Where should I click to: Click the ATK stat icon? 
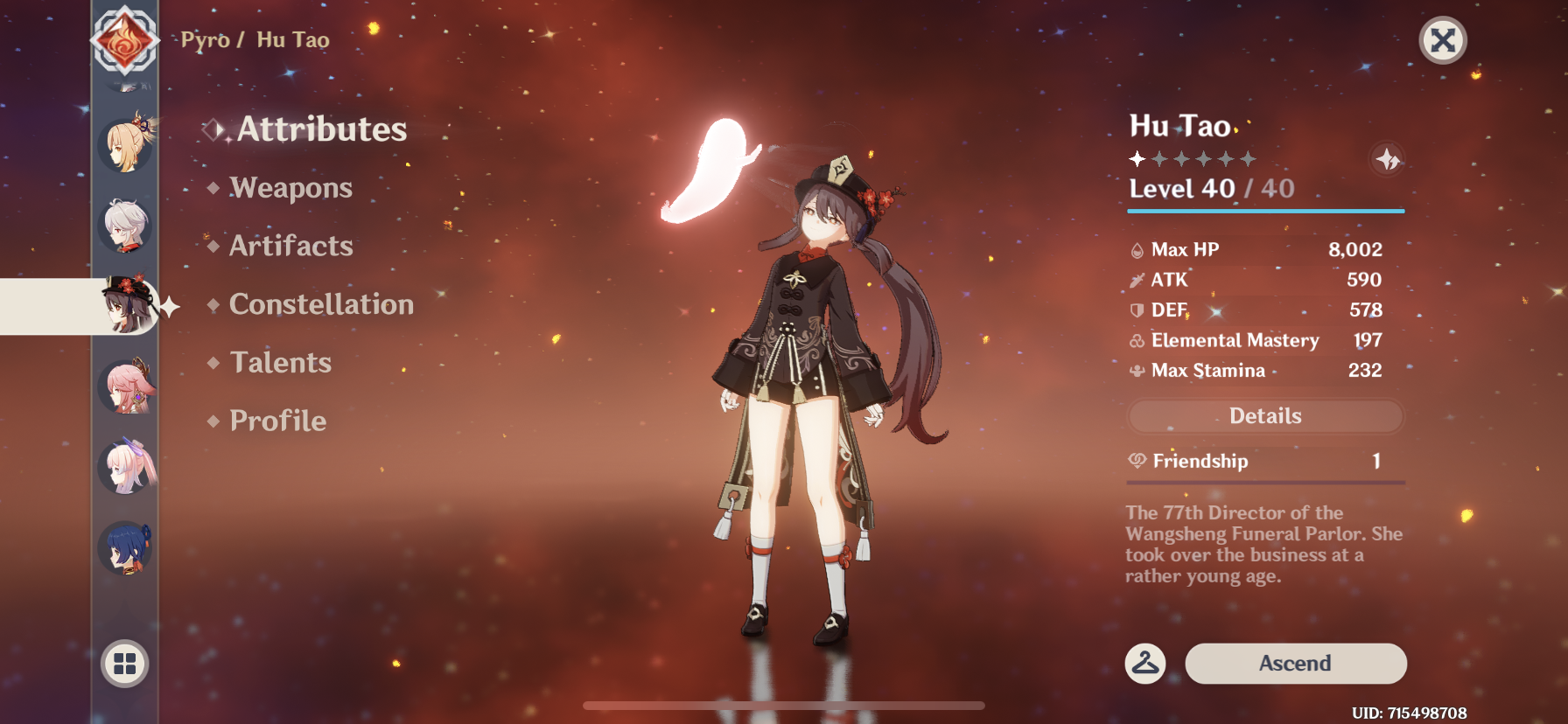point(1137,280)
